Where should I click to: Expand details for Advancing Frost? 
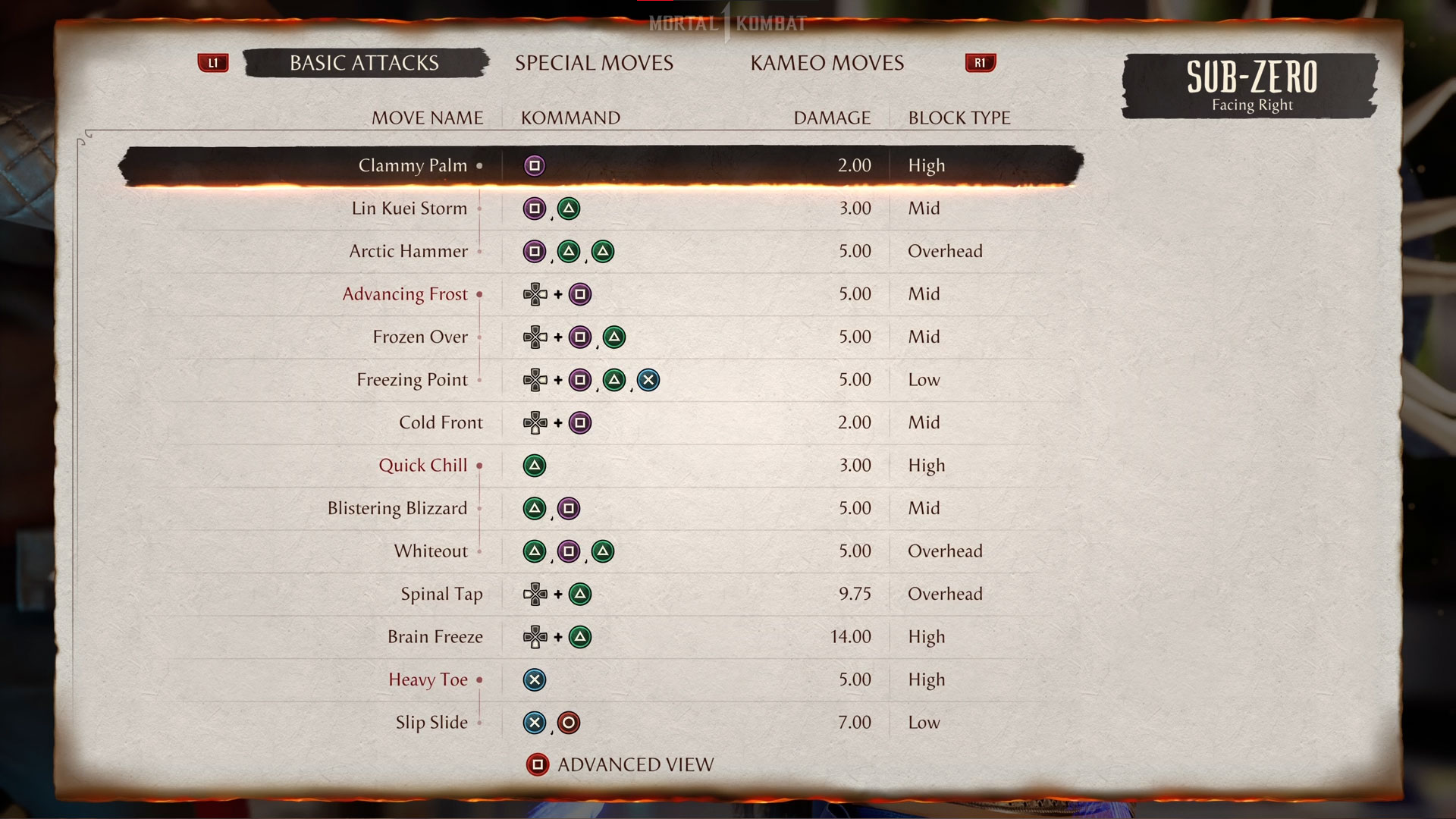479,294
